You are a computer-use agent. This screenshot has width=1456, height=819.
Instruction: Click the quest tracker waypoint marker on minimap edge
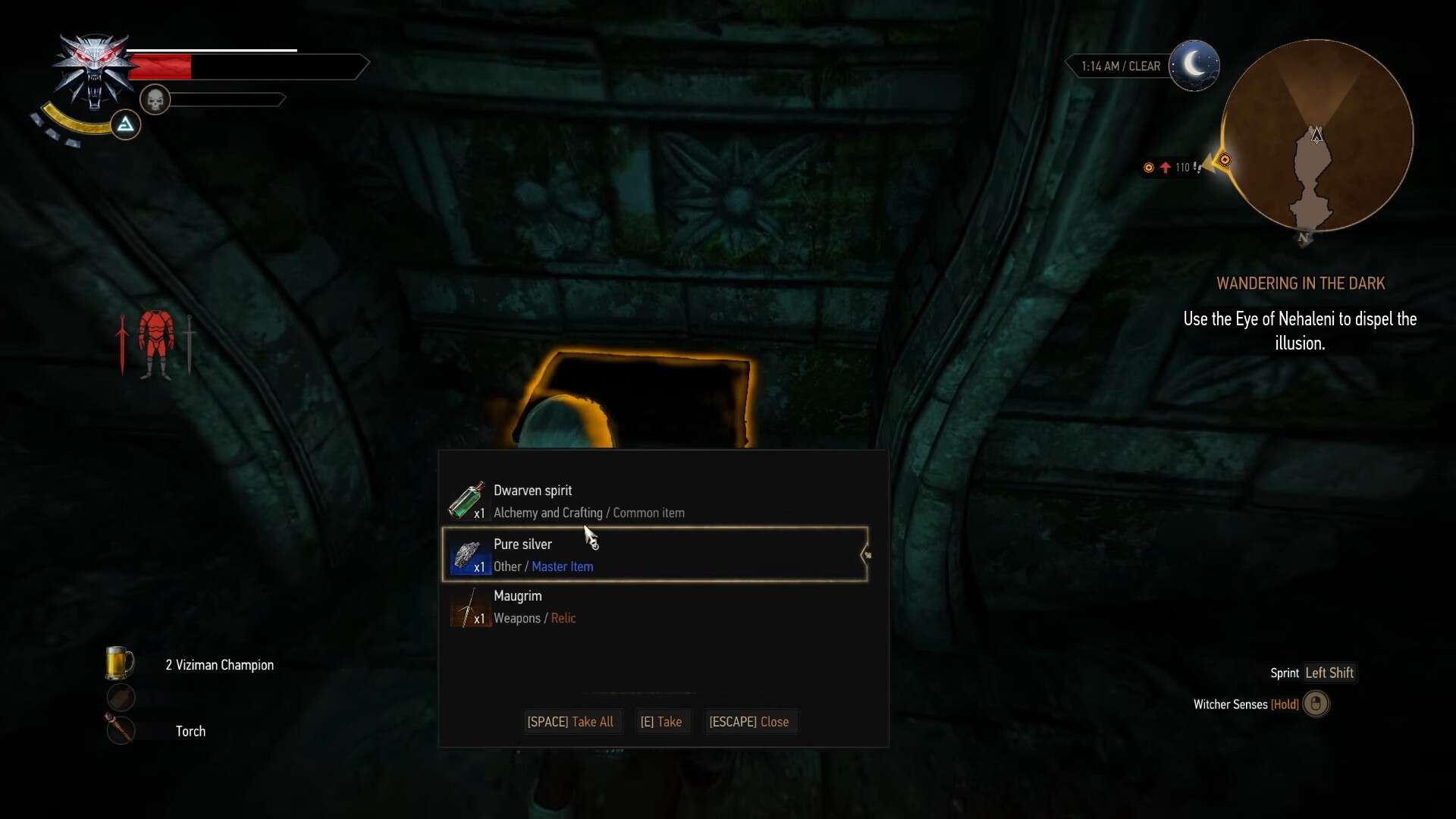point(1225,160)
